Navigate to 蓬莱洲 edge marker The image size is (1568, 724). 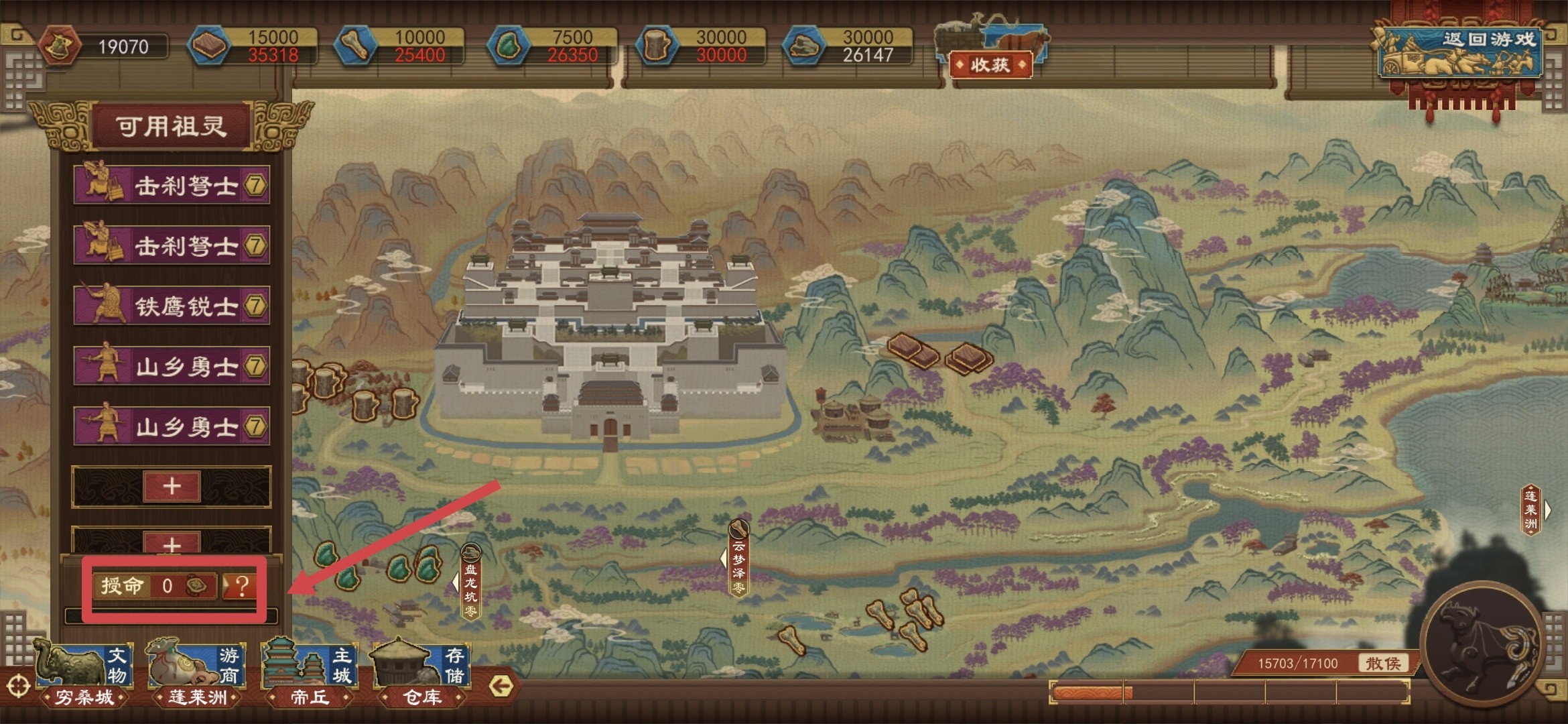pyautogui.click(x=1532, y=510)
